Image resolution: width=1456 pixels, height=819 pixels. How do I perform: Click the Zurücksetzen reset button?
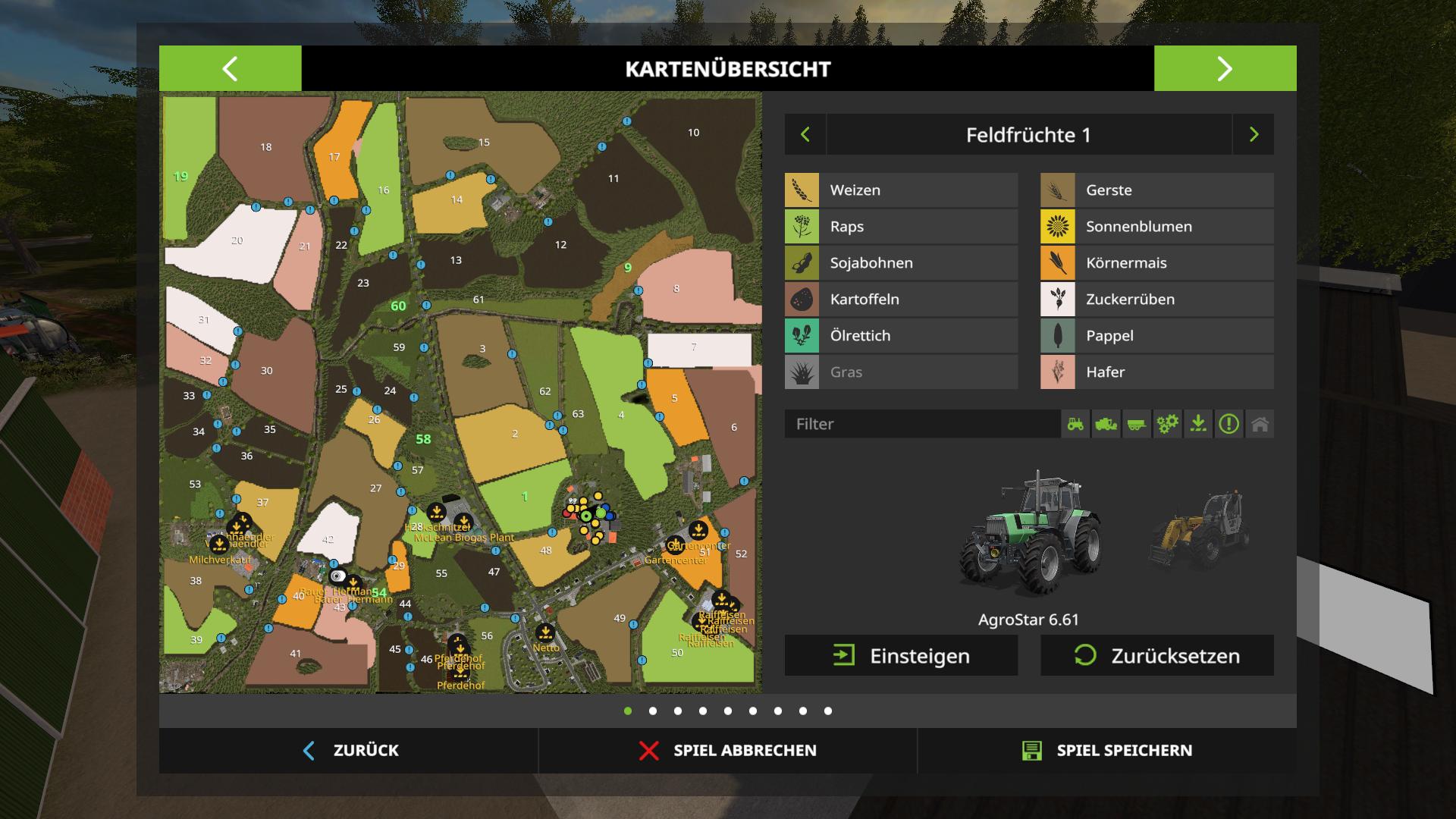tap(1156, 656)
